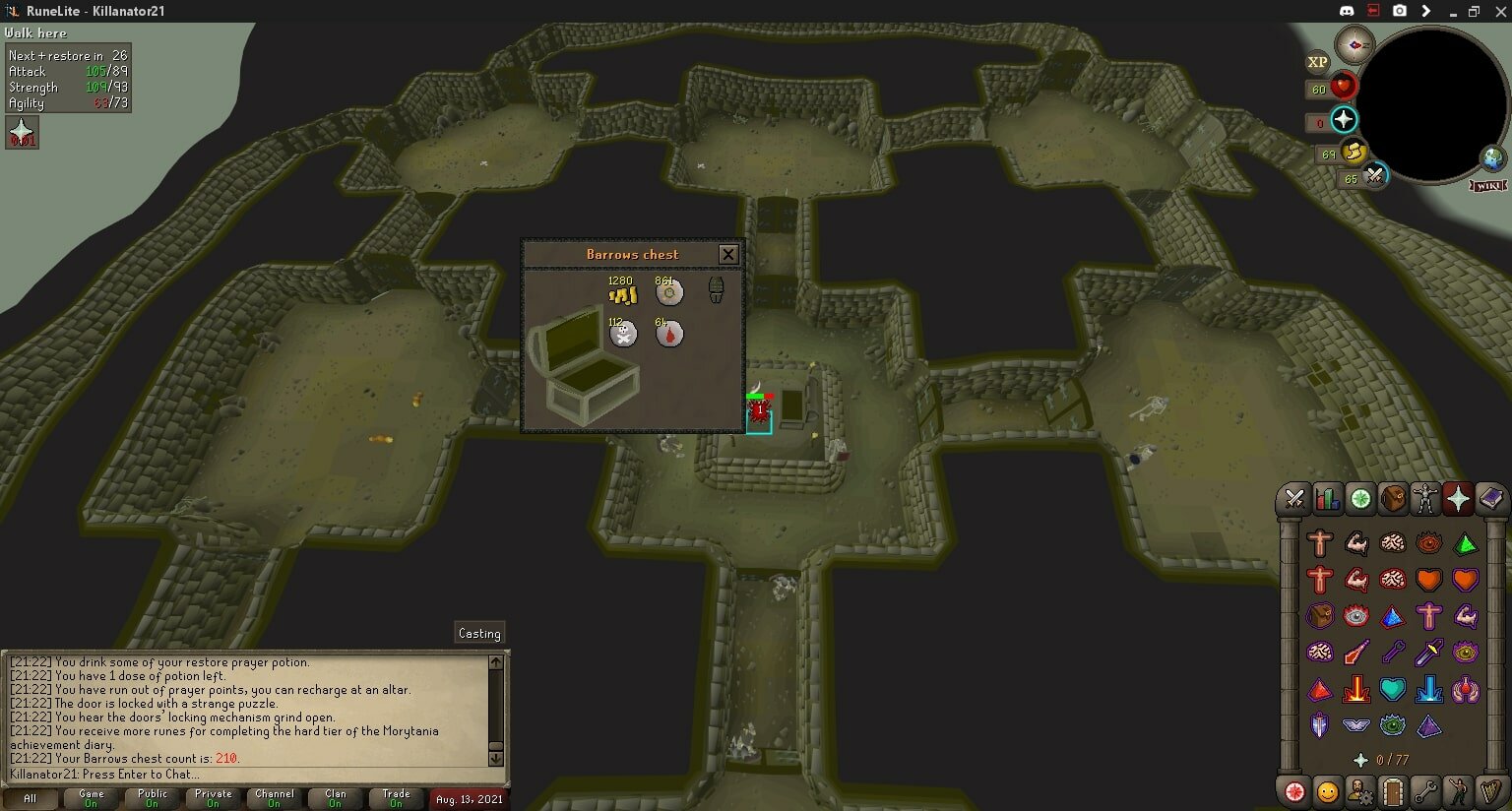The height and width of the screenshot is (811, 1512).
Task: Select the coins stack in the chest
Action: pos(622,293)
